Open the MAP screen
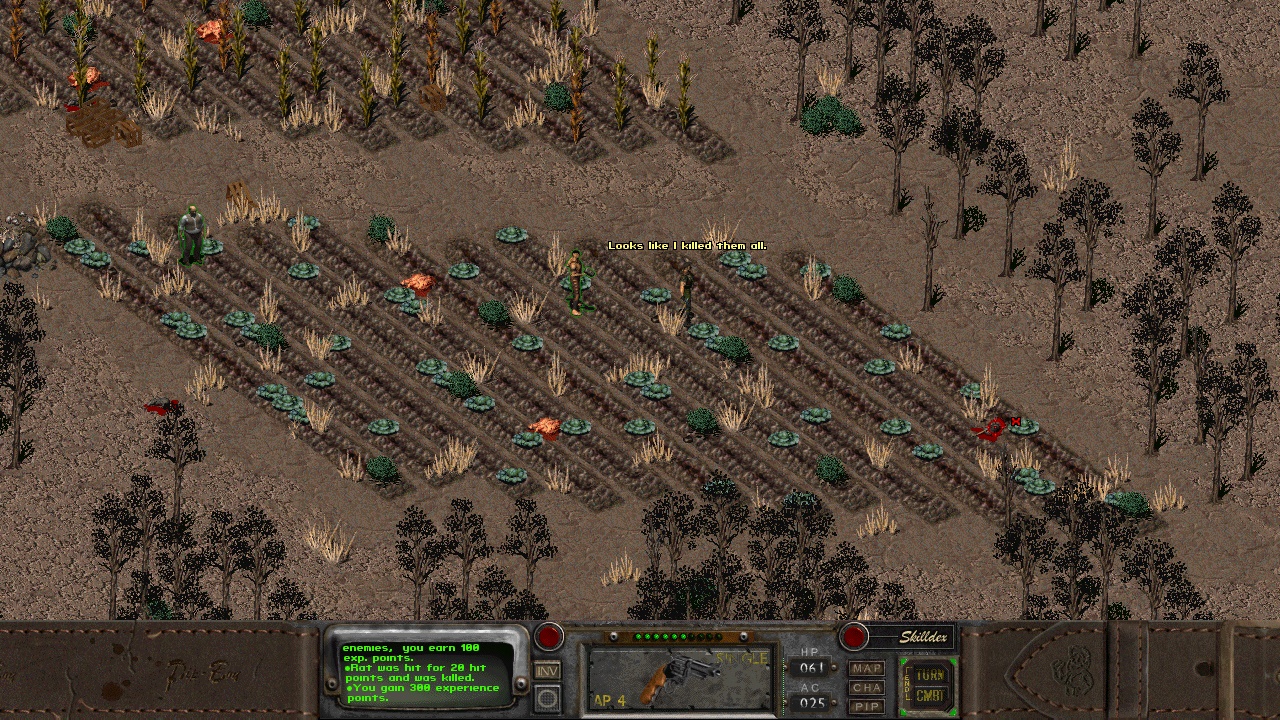Screen dimensions: 1280x720 point(867,668)
